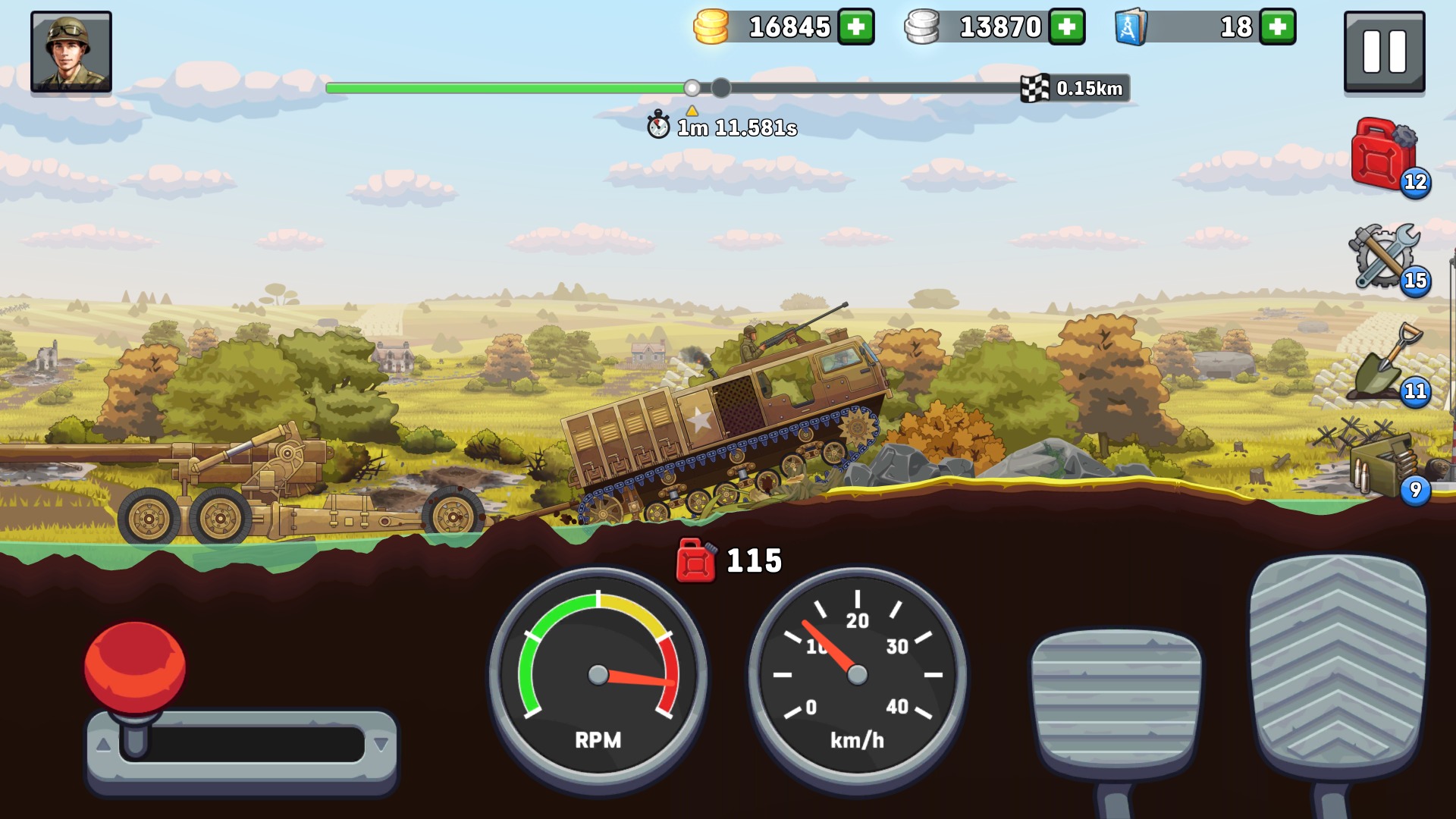Tap the RPM gauge dial
1456x819 pixels.
599,673
